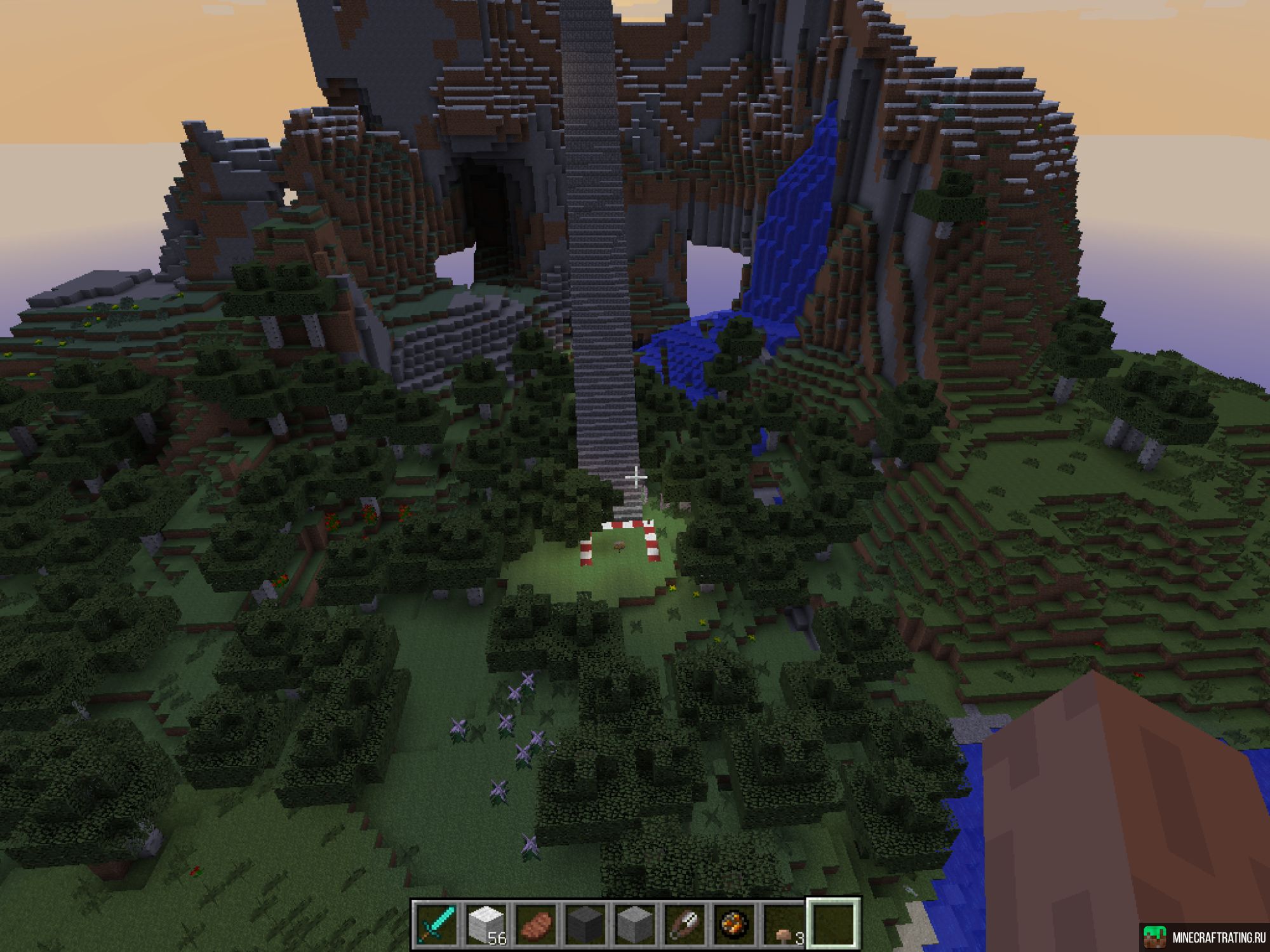Select the orange spawn egg slot

(733, 925)
